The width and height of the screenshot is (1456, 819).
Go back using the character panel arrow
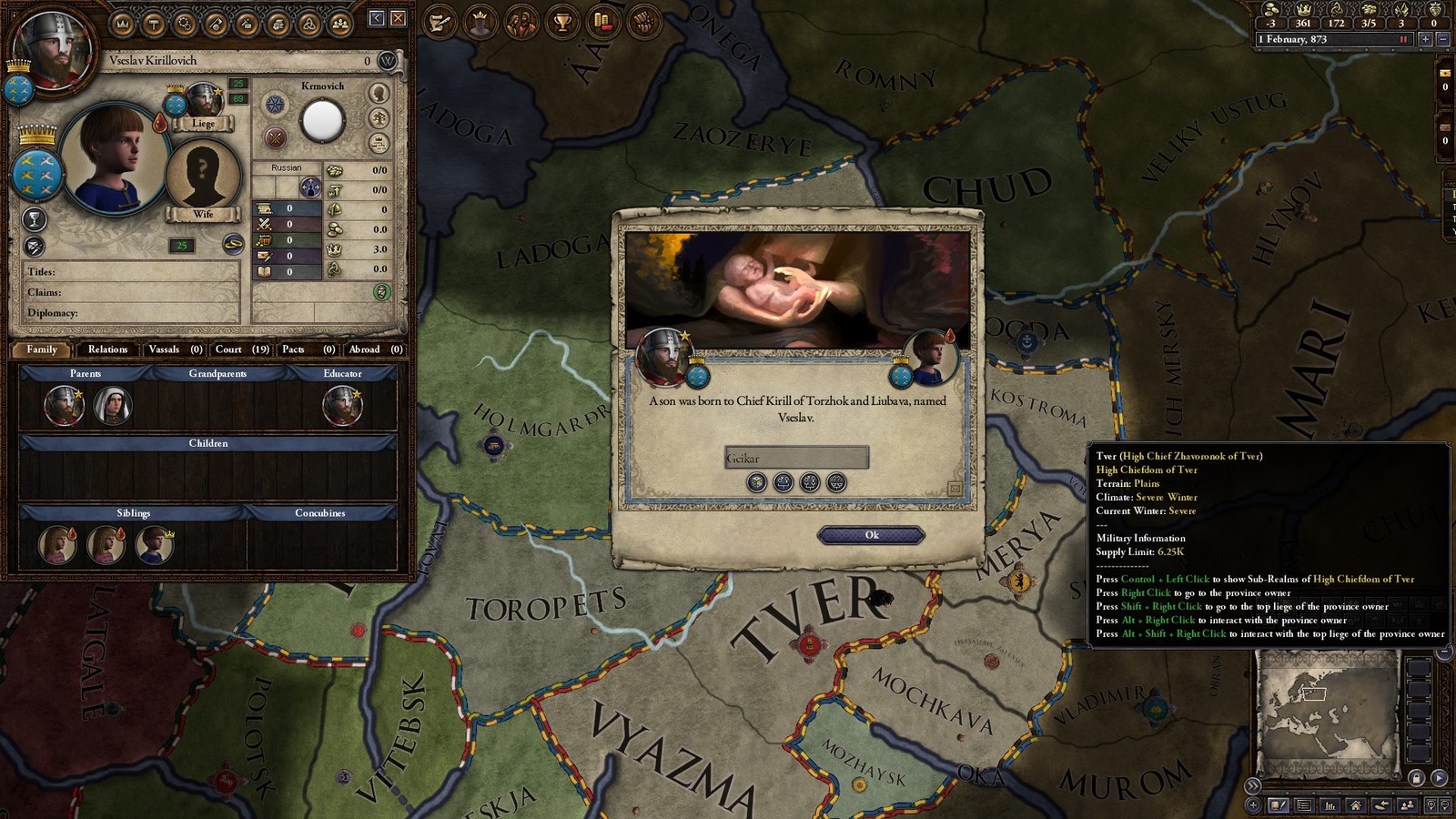[x=377, y=18]
